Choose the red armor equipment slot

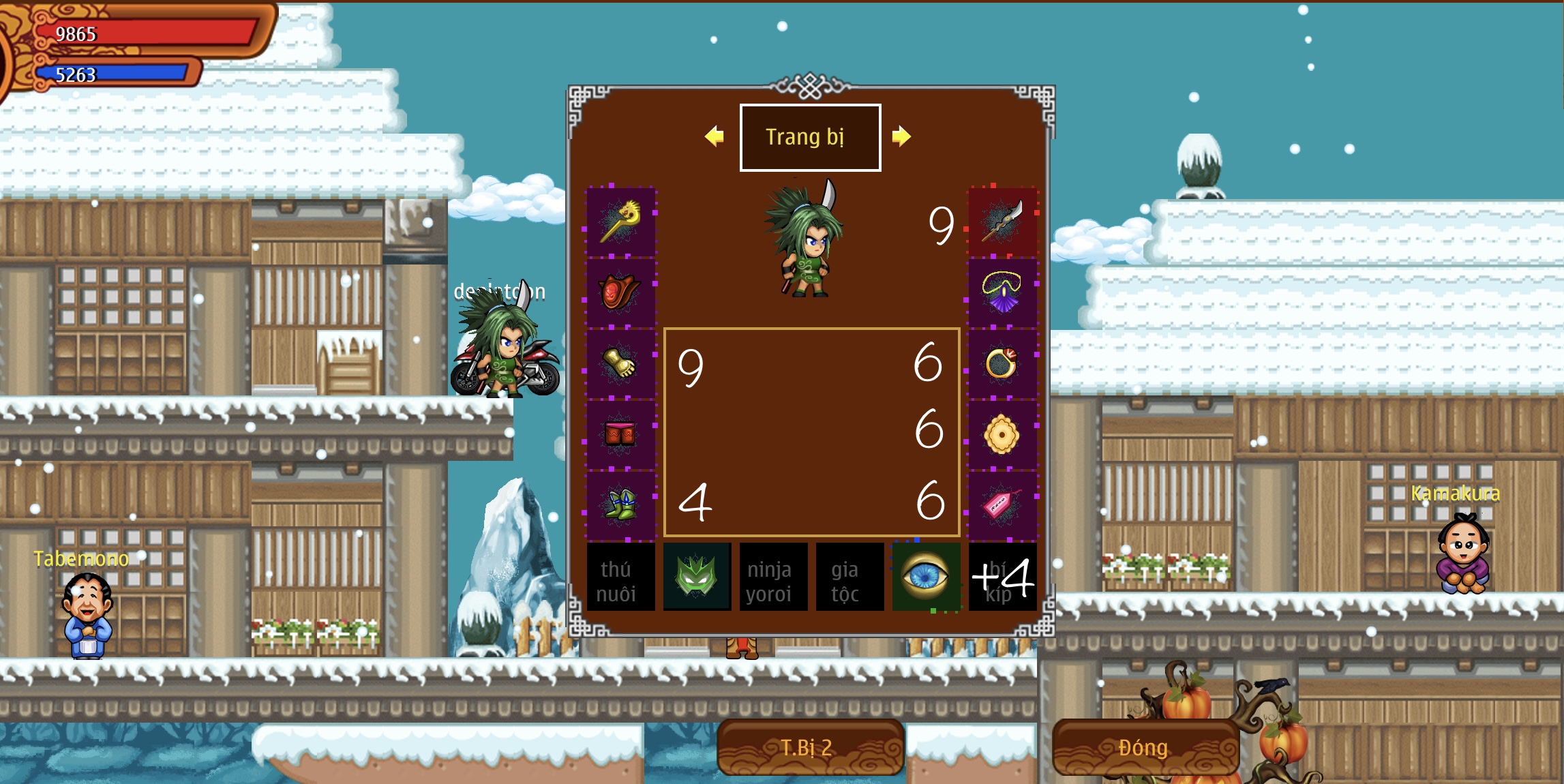620,292
